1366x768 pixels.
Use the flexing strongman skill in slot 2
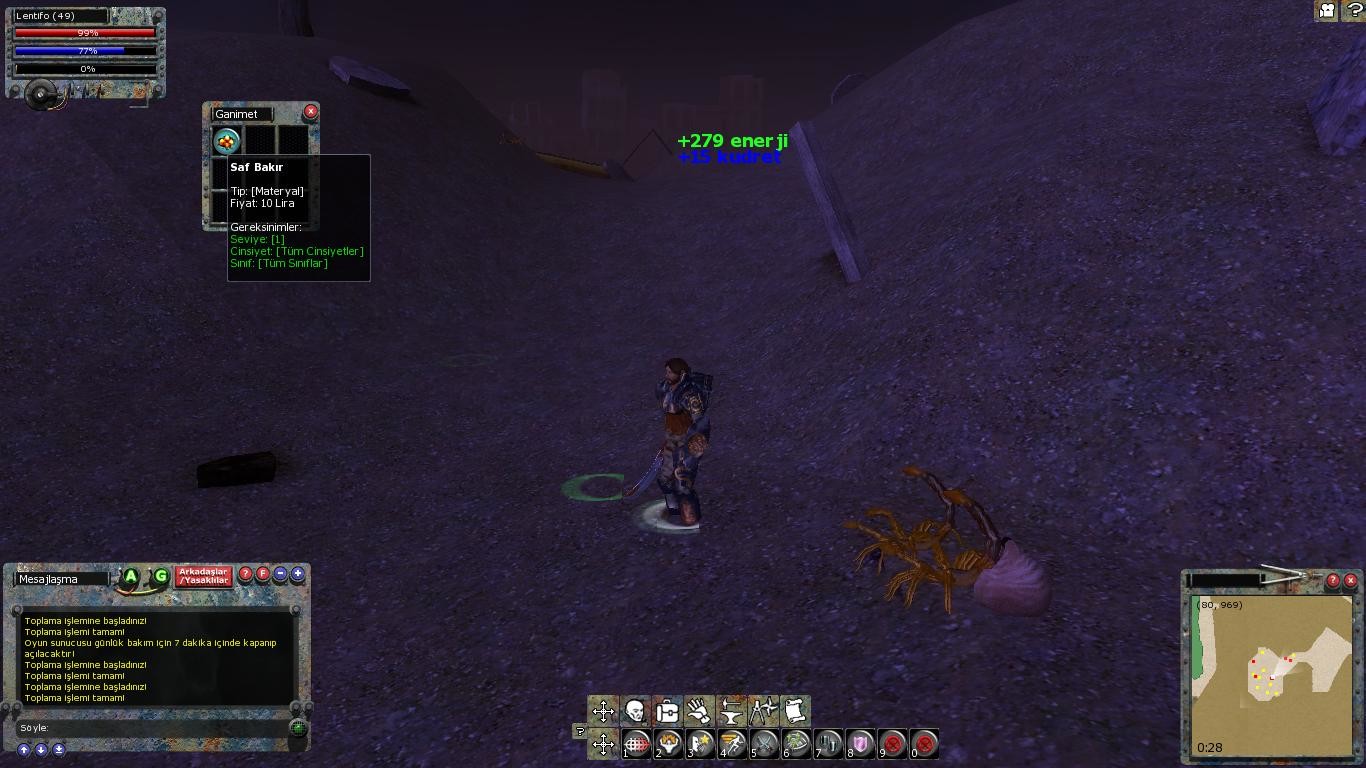coord(669,744)
